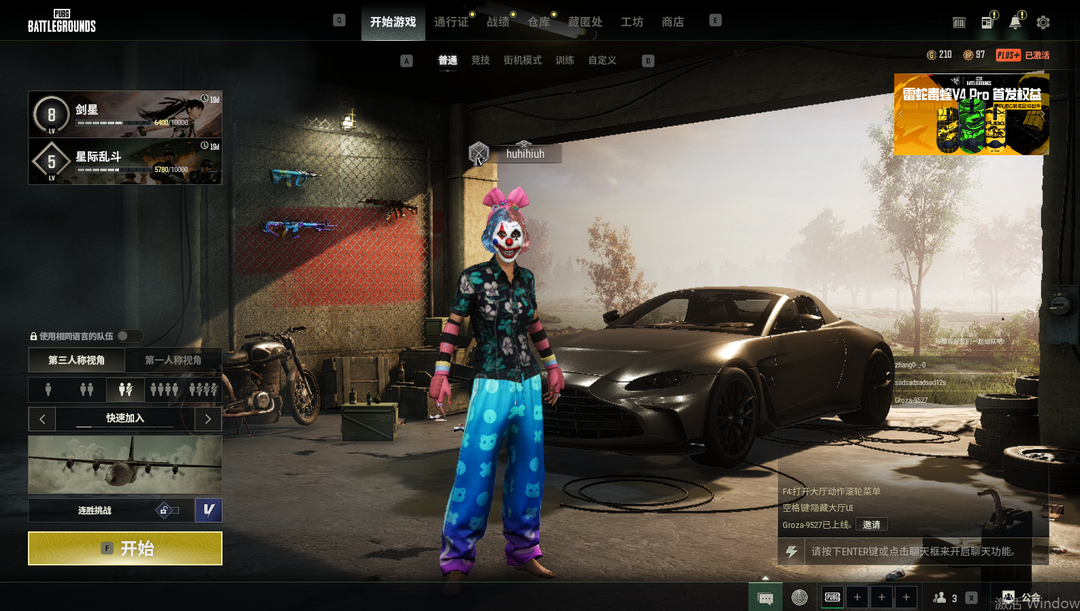Viewport: 1080px width, 611px height.
Task: Click the 雷蛇毒蜂V4 Pro promotional banner
Action: [x=971, y=115]
